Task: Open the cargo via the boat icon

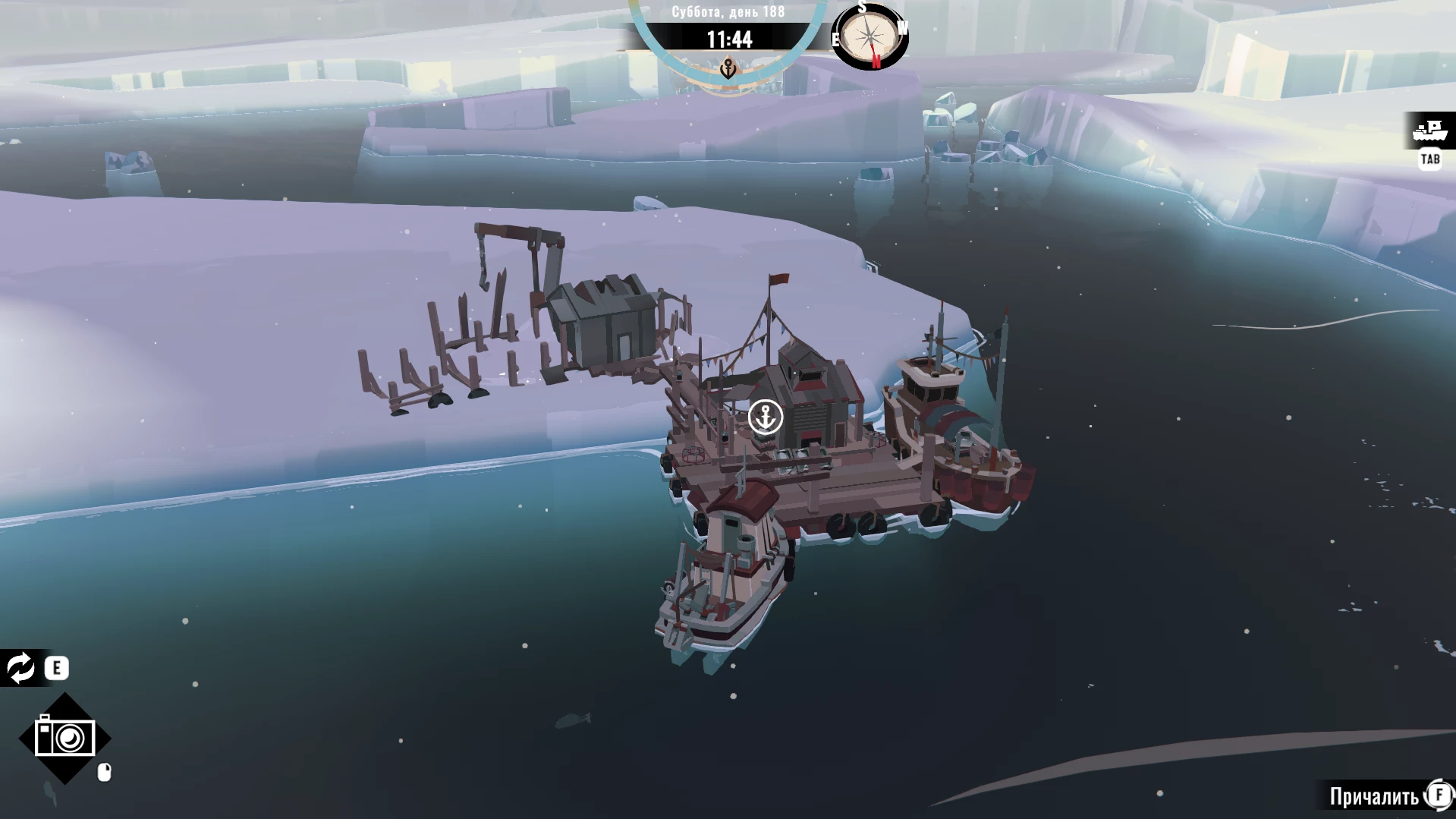Action: point(1430,131)
